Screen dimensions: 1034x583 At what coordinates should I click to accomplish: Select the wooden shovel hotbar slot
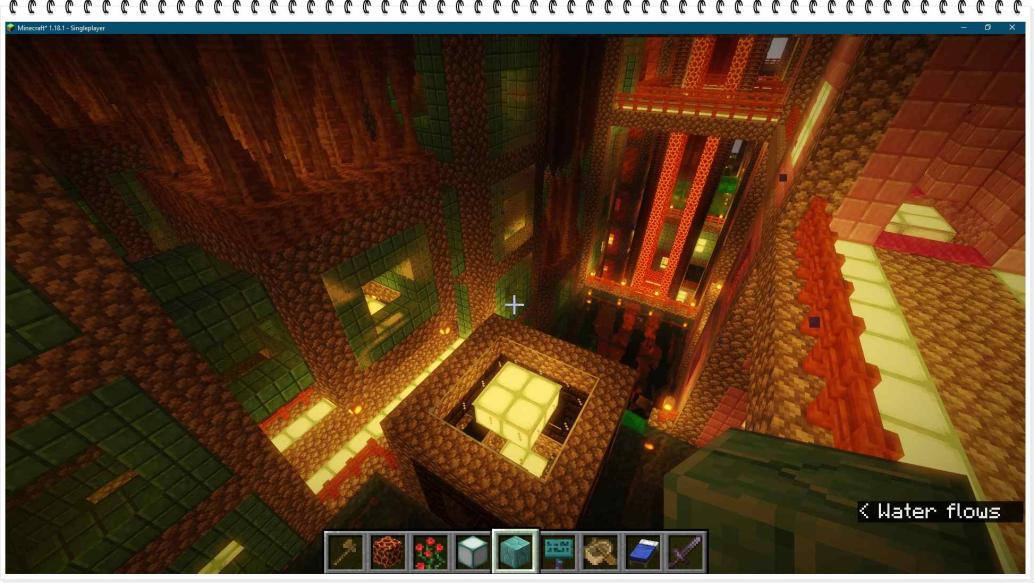tap(344, 551)
